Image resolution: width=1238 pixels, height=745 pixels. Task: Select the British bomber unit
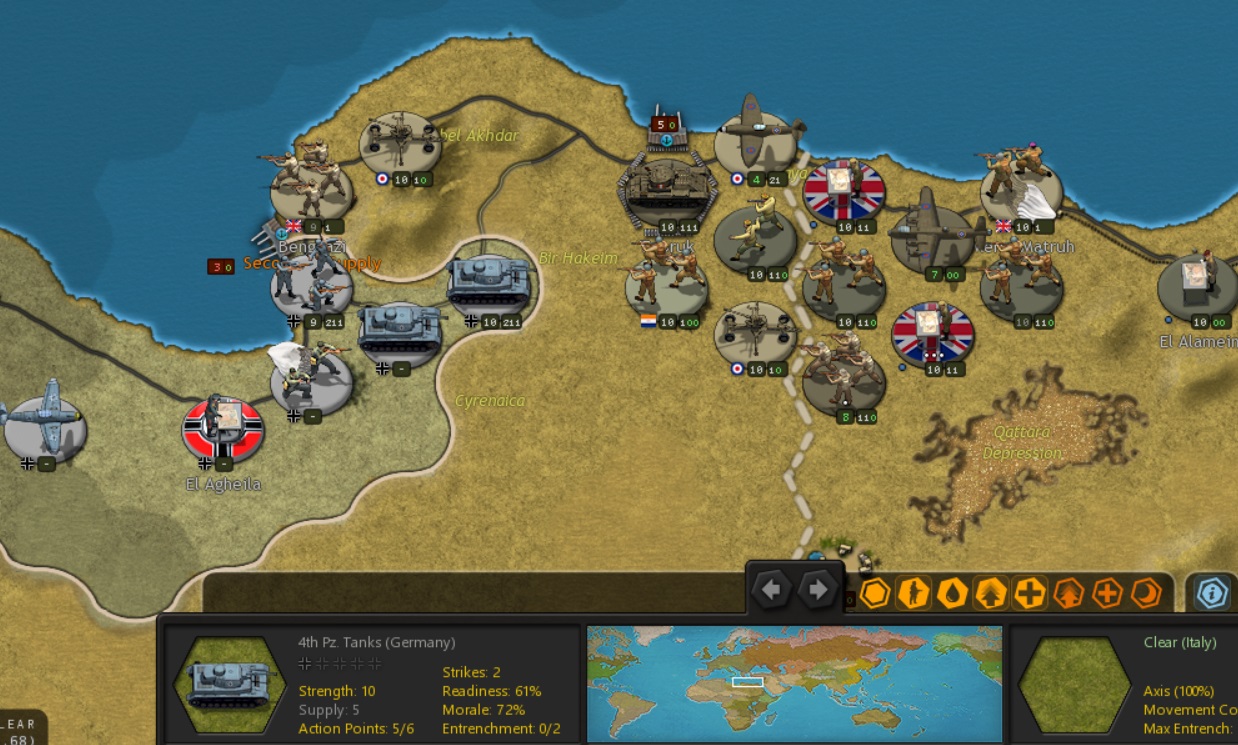coord(932,238)
